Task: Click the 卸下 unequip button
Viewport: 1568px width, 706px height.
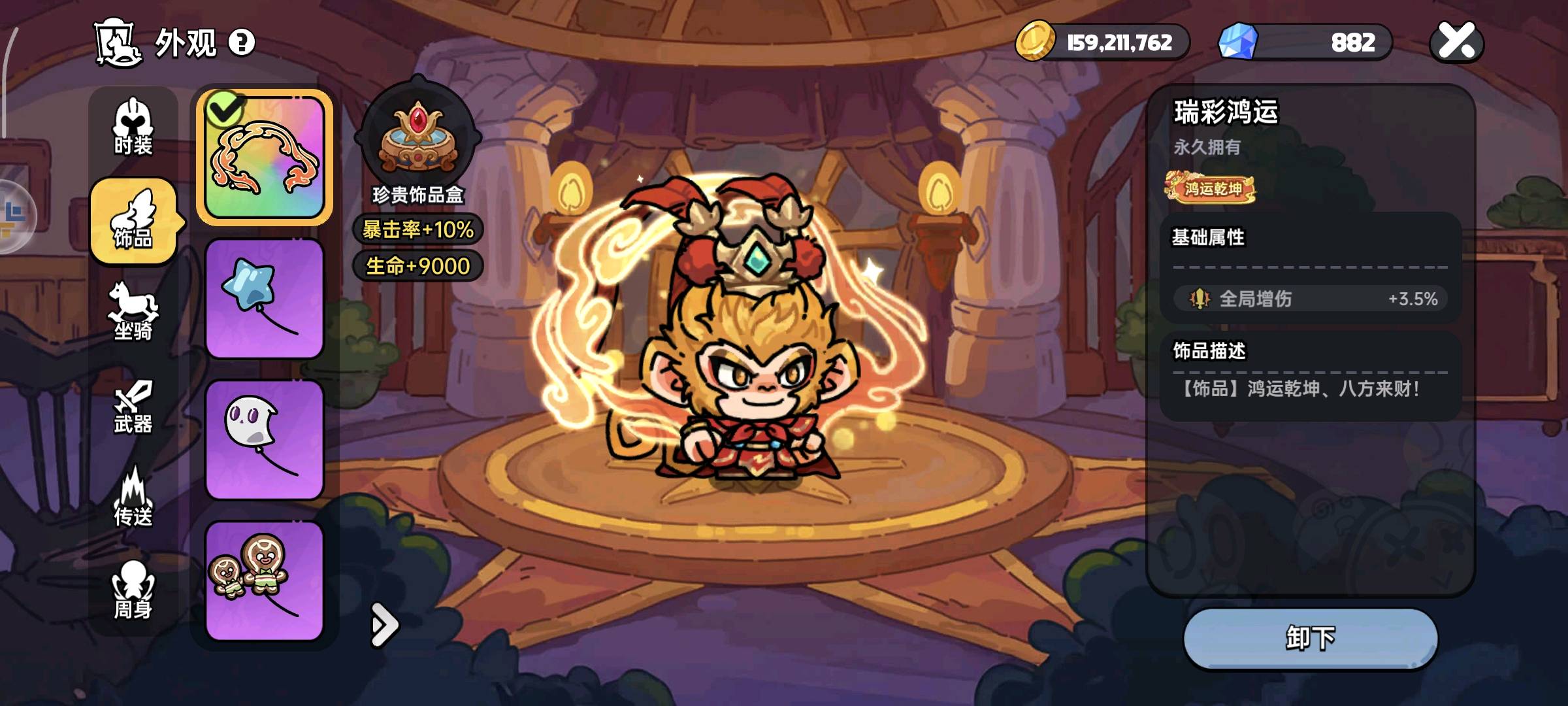Action: tap(1310, 638)
